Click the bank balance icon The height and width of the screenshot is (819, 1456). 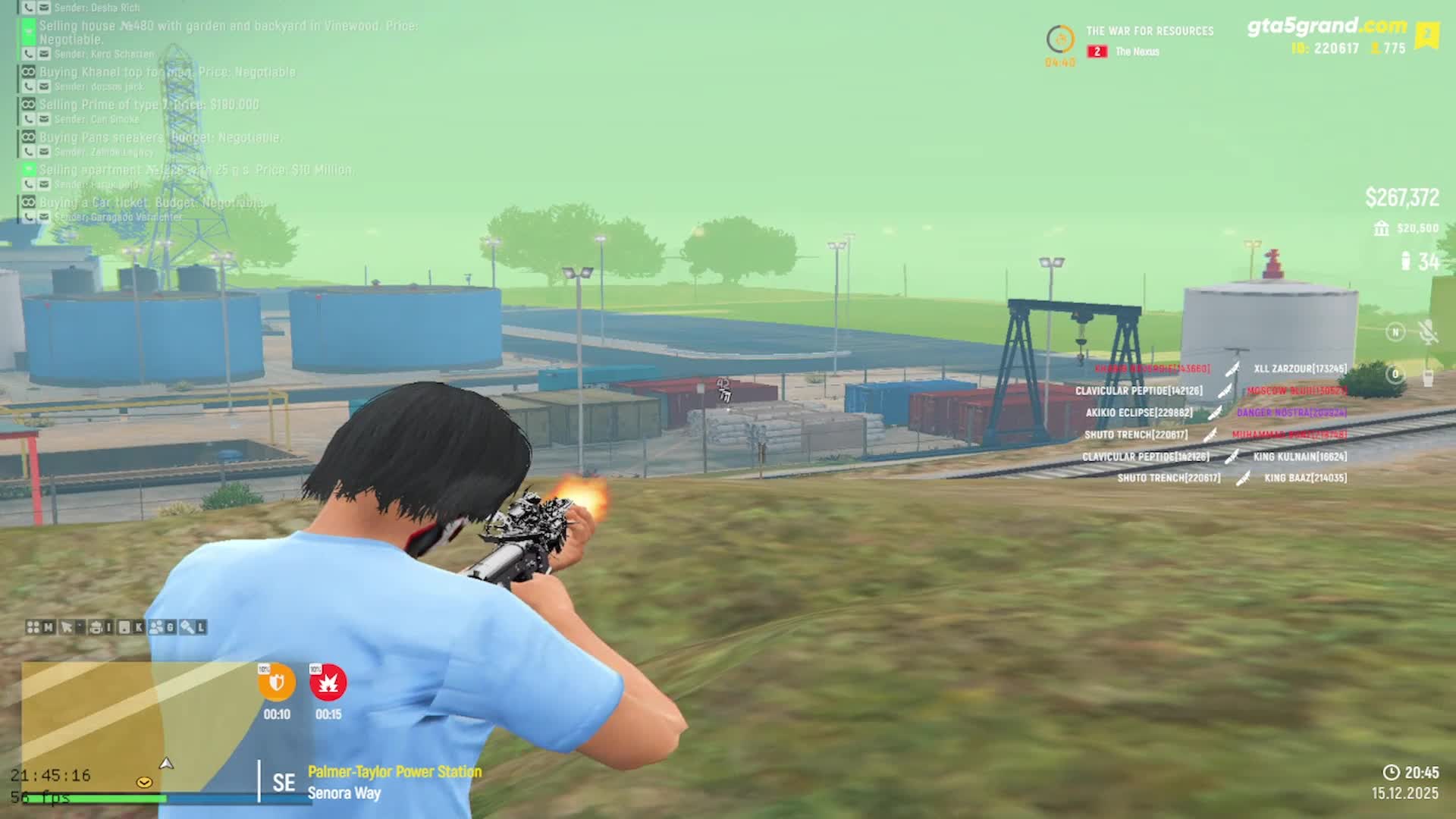pos(1381,228)
